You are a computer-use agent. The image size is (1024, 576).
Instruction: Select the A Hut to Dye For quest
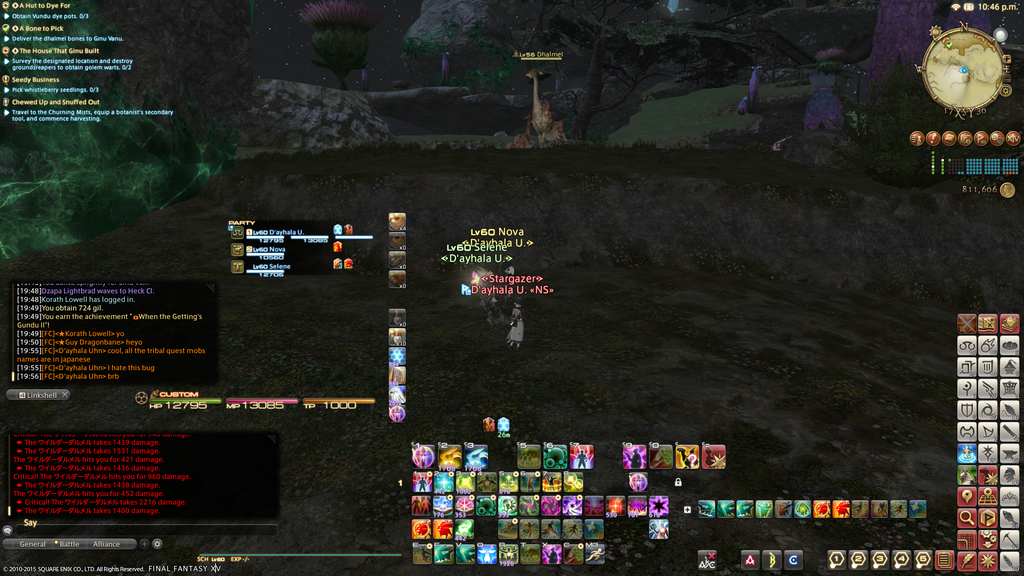point(44,6)
